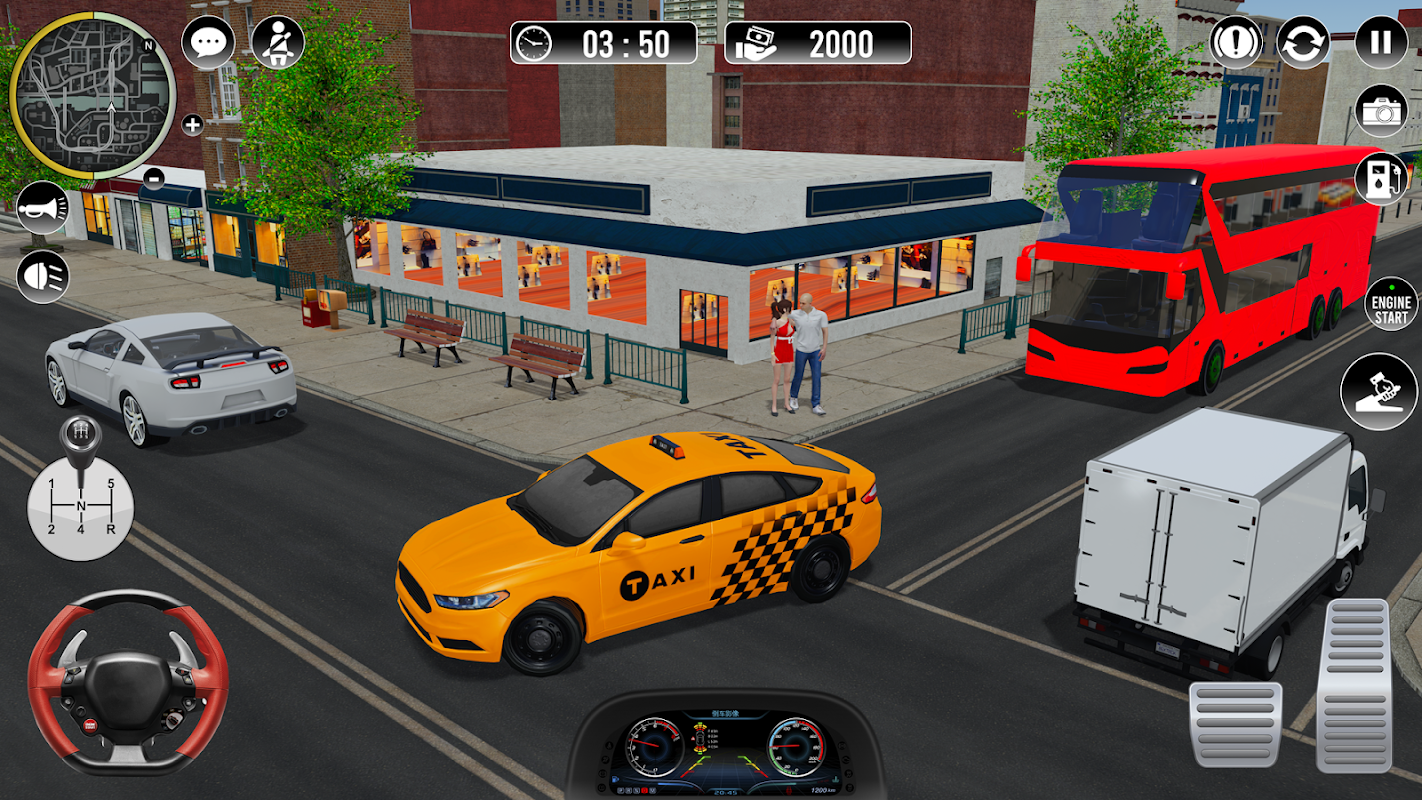Step on the brake pedal
This screenshot has height=800, width=1422.
pos(1235,725)
